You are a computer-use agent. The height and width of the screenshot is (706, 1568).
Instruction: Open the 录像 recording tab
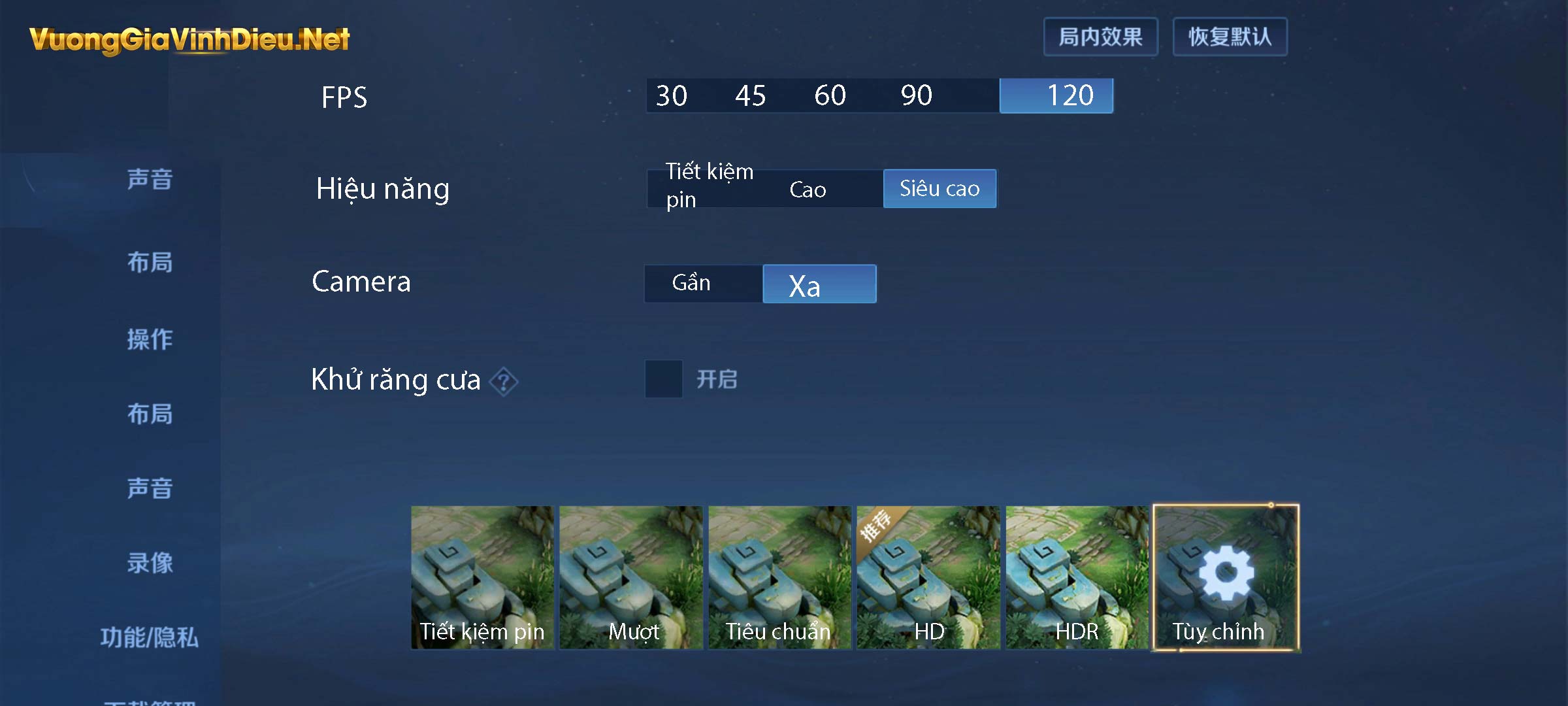(x=151, y=561)
